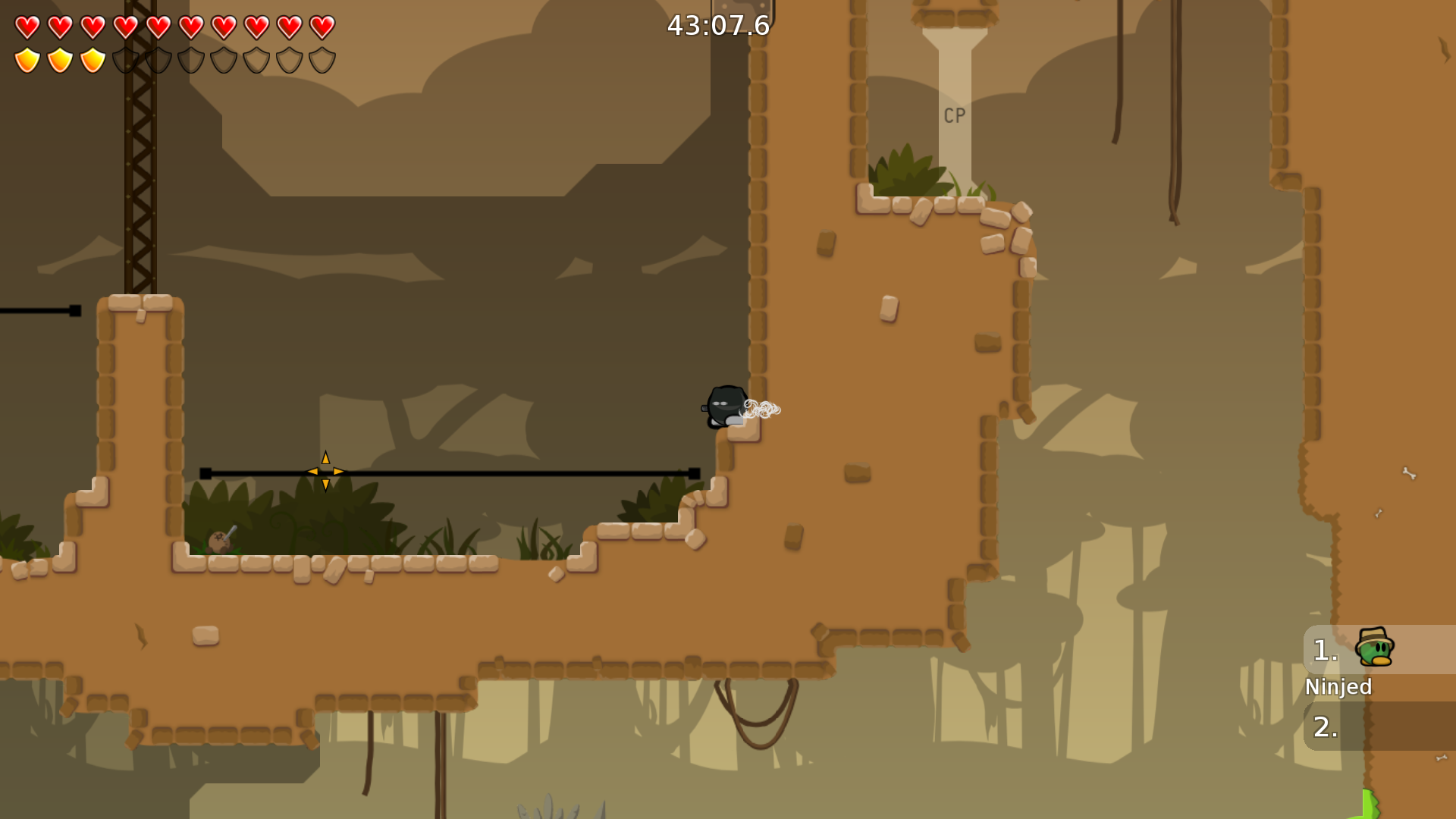Click the skull in the left bushes

218,540
